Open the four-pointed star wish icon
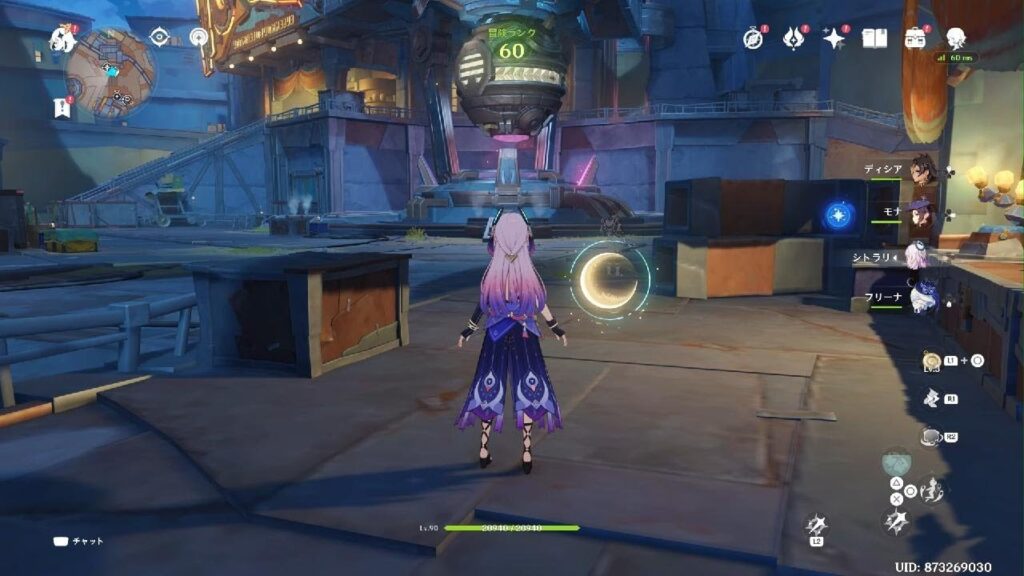 click(x=833, y=38)
